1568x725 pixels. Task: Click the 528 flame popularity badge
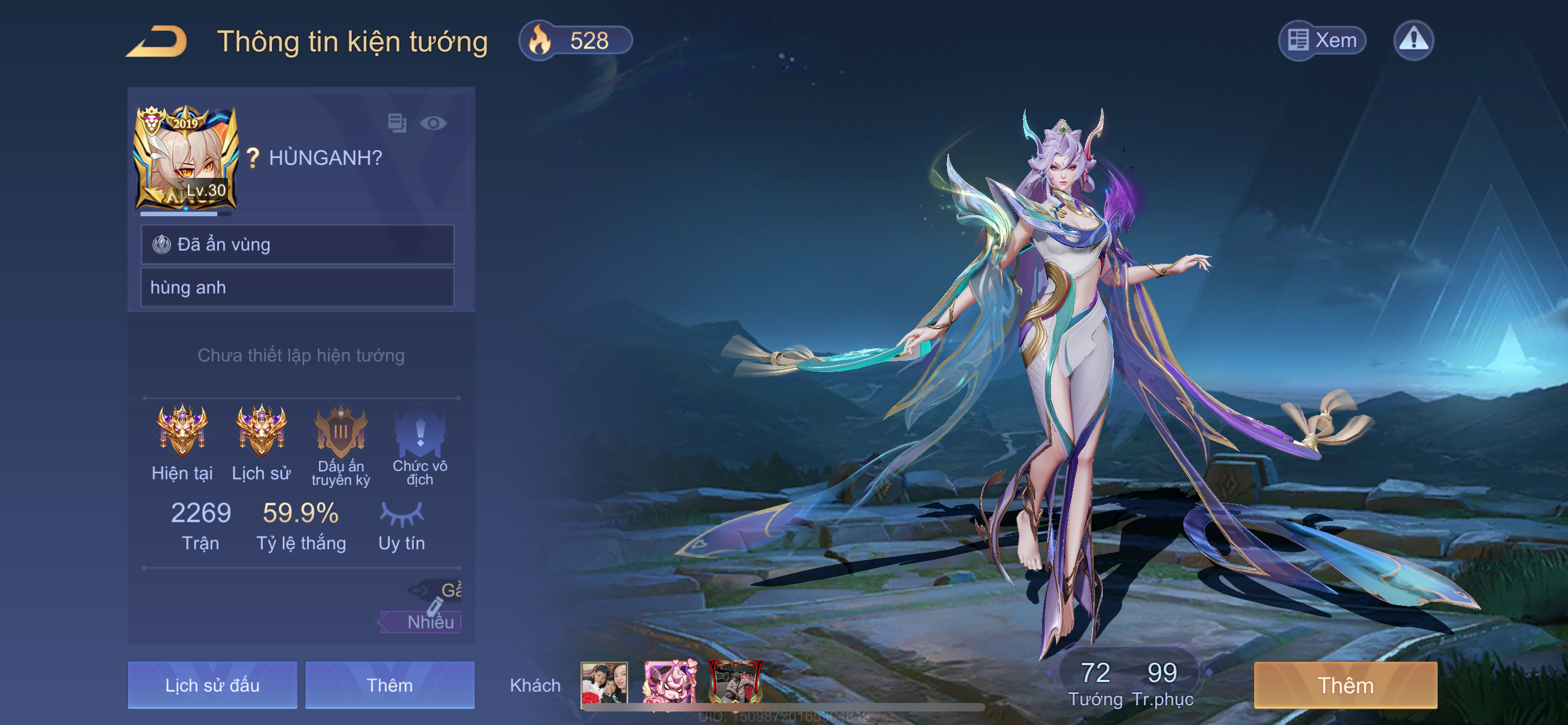point(575,41)
